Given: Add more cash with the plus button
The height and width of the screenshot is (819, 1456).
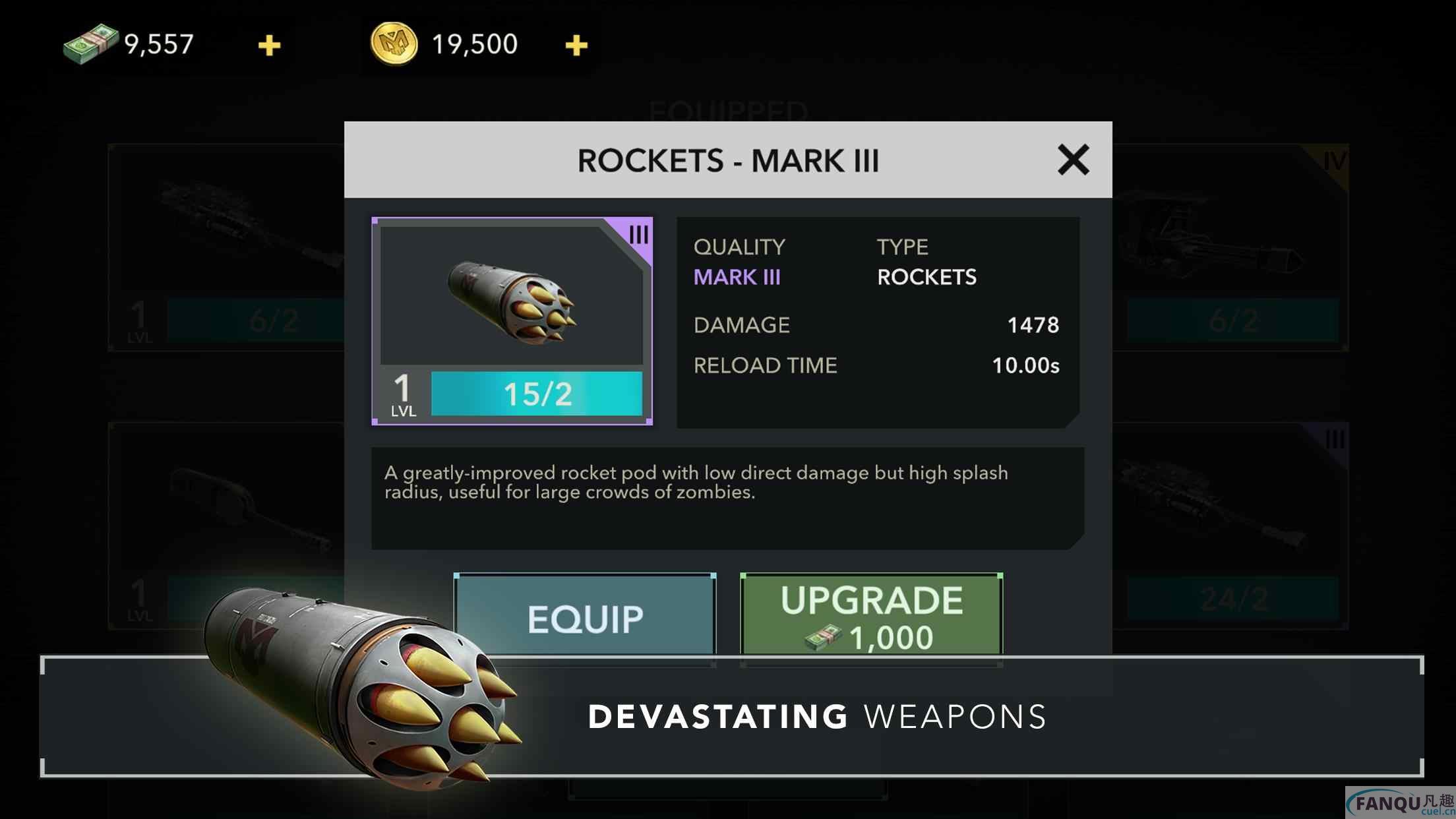Looking at the screenshot, I should pyautogui.click(x=269, y=45).
